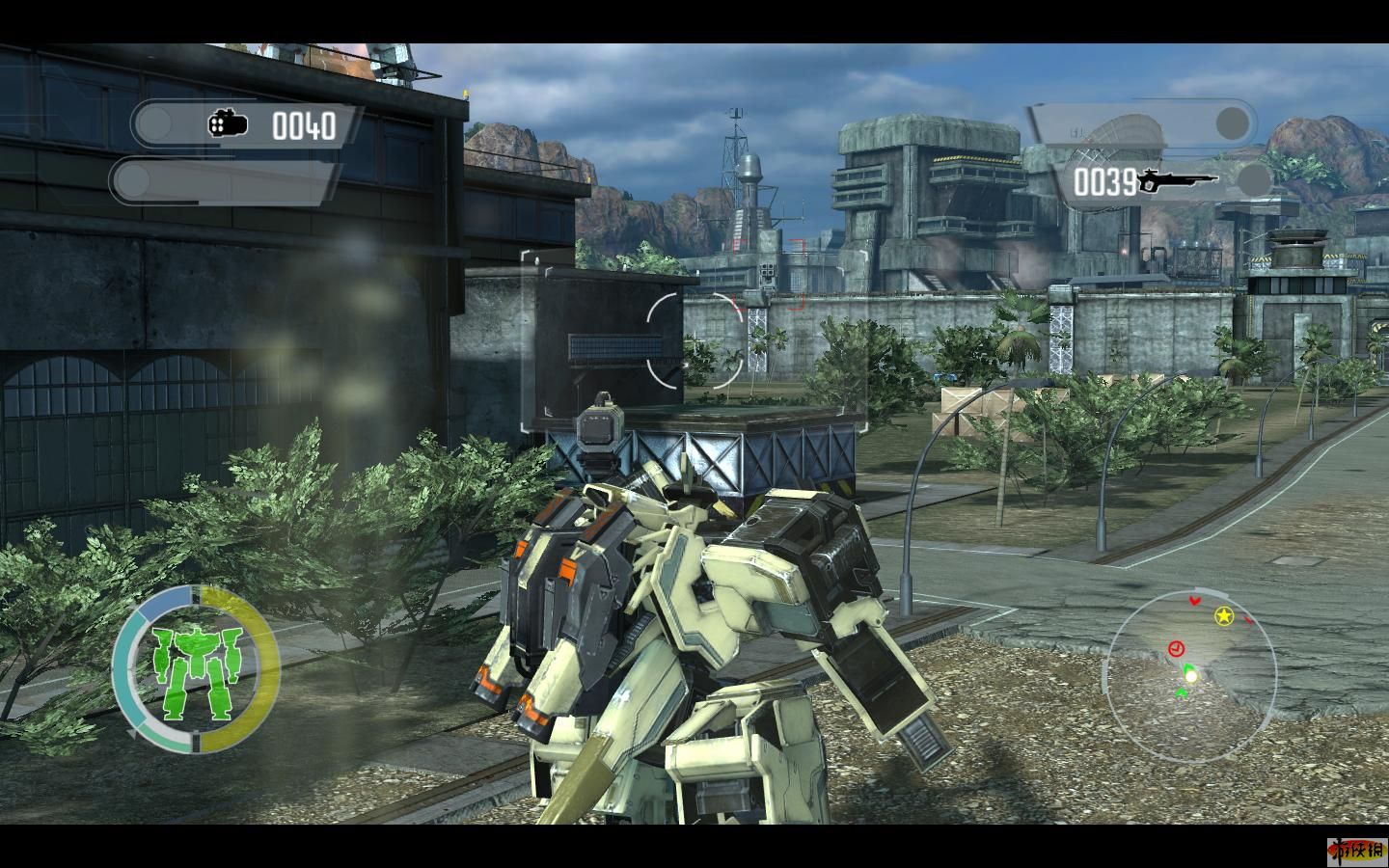
Task: Click the red circle enemy marker on radar
Action: click(x=1176, y=647)
